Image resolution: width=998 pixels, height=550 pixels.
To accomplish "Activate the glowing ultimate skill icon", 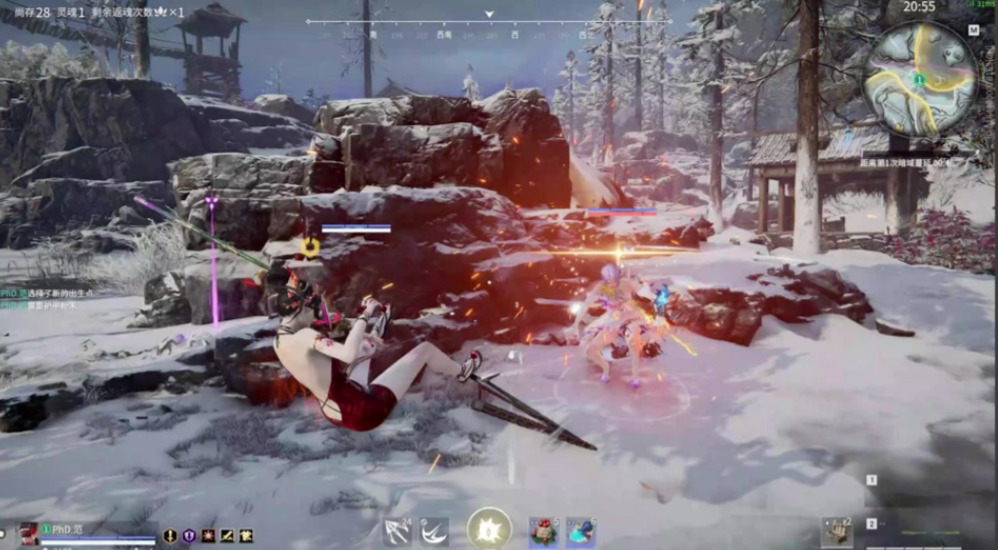I will tap(488, 529).
